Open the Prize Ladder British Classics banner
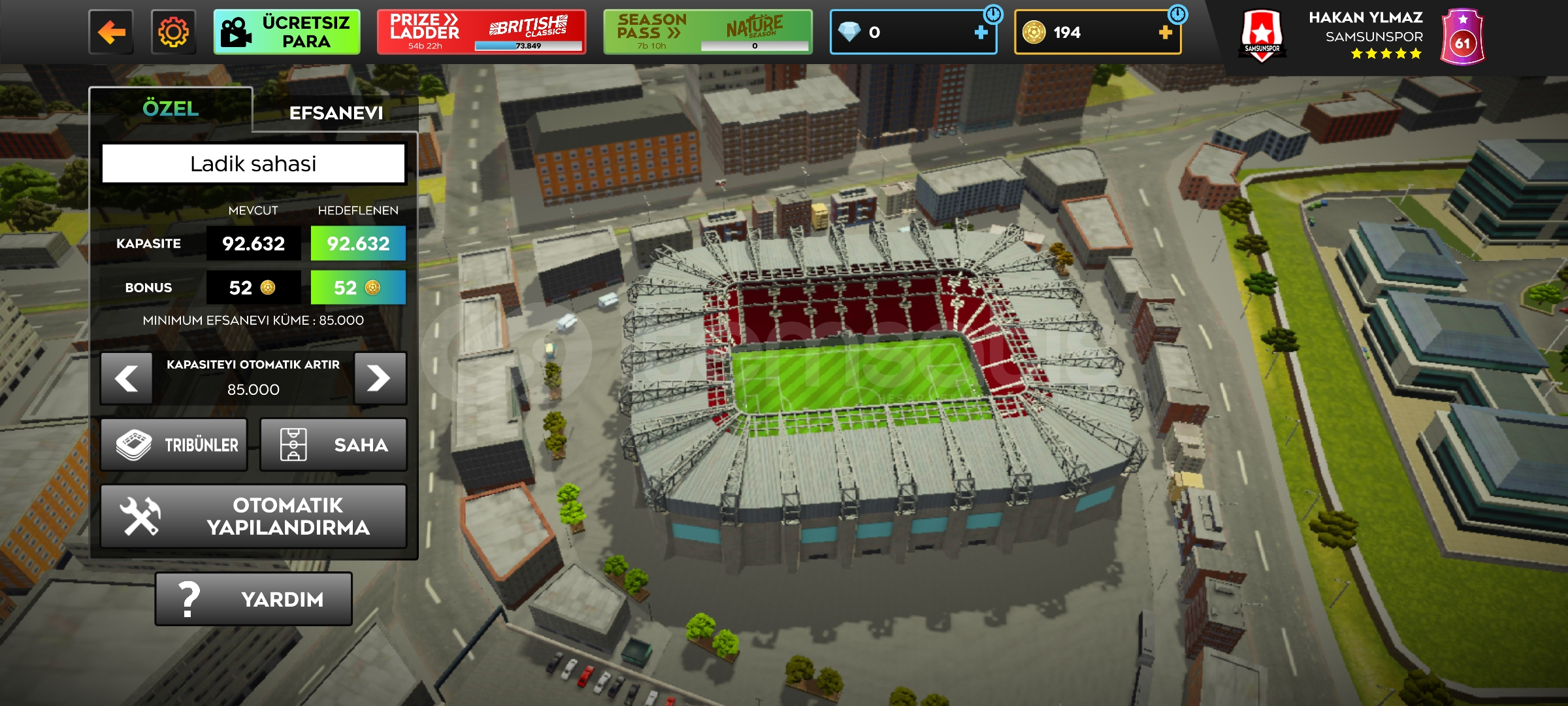The image size is (1568, 706). pyautogui.click(x=481, y=32)
